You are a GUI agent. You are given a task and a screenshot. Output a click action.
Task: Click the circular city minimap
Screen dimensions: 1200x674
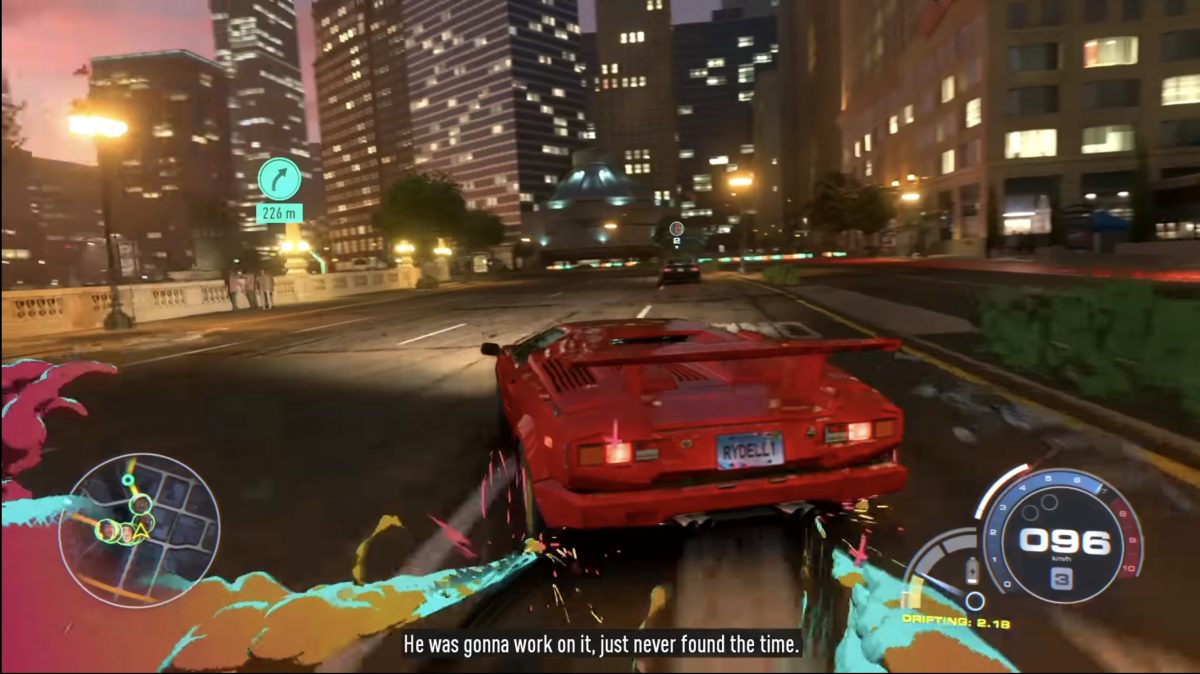coord(139,530)
